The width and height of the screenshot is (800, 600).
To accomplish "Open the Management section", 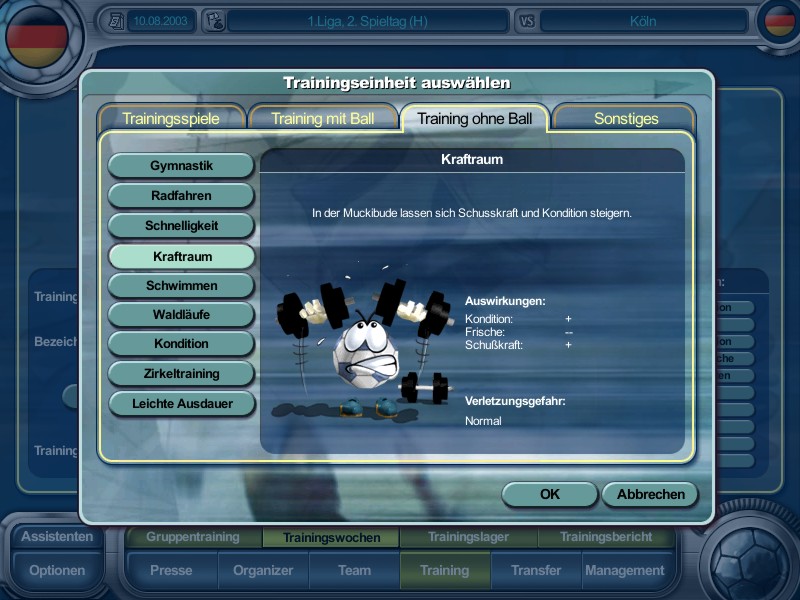I will pos(624,571).
